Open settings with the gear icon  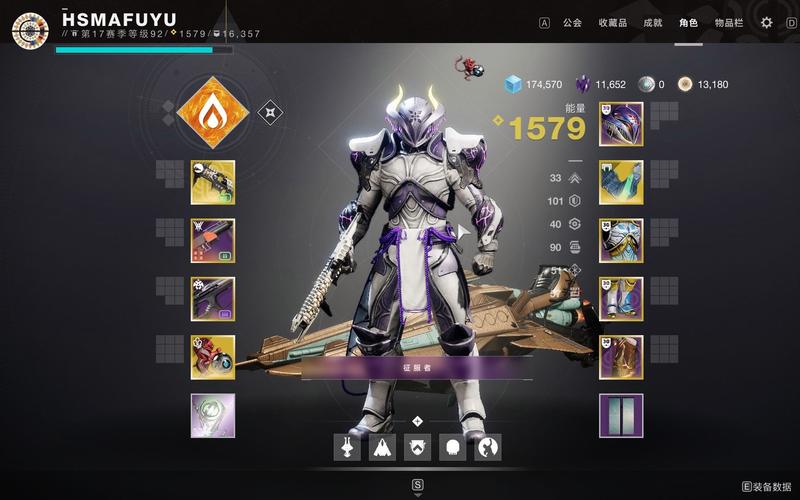click(766, 22)
